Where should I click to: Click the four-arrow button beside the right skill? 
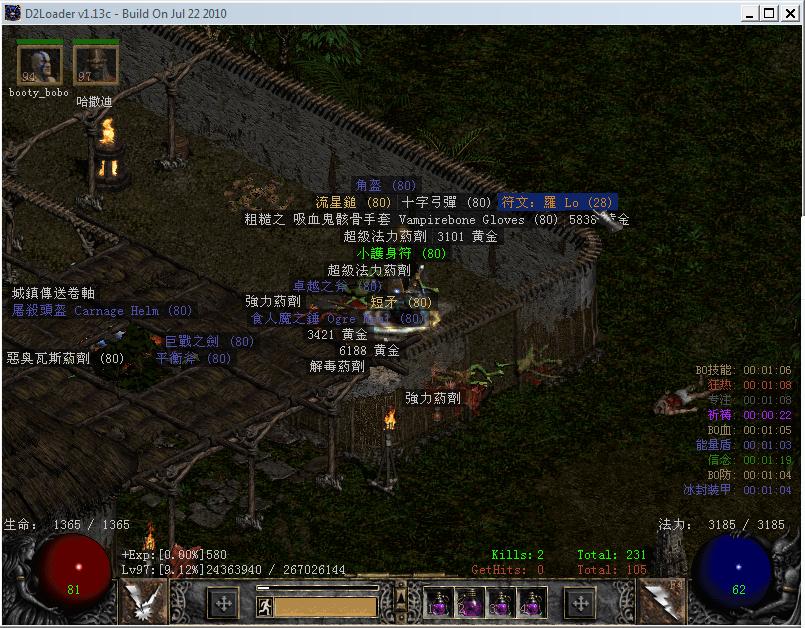(581, 603)
